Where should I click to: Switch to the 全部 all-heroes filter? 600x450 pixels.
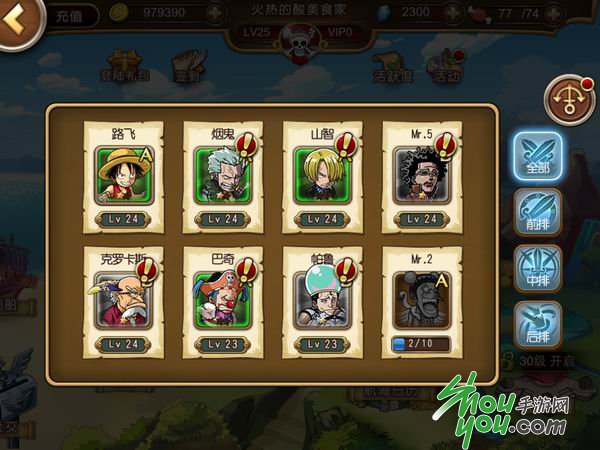[539, 155]
